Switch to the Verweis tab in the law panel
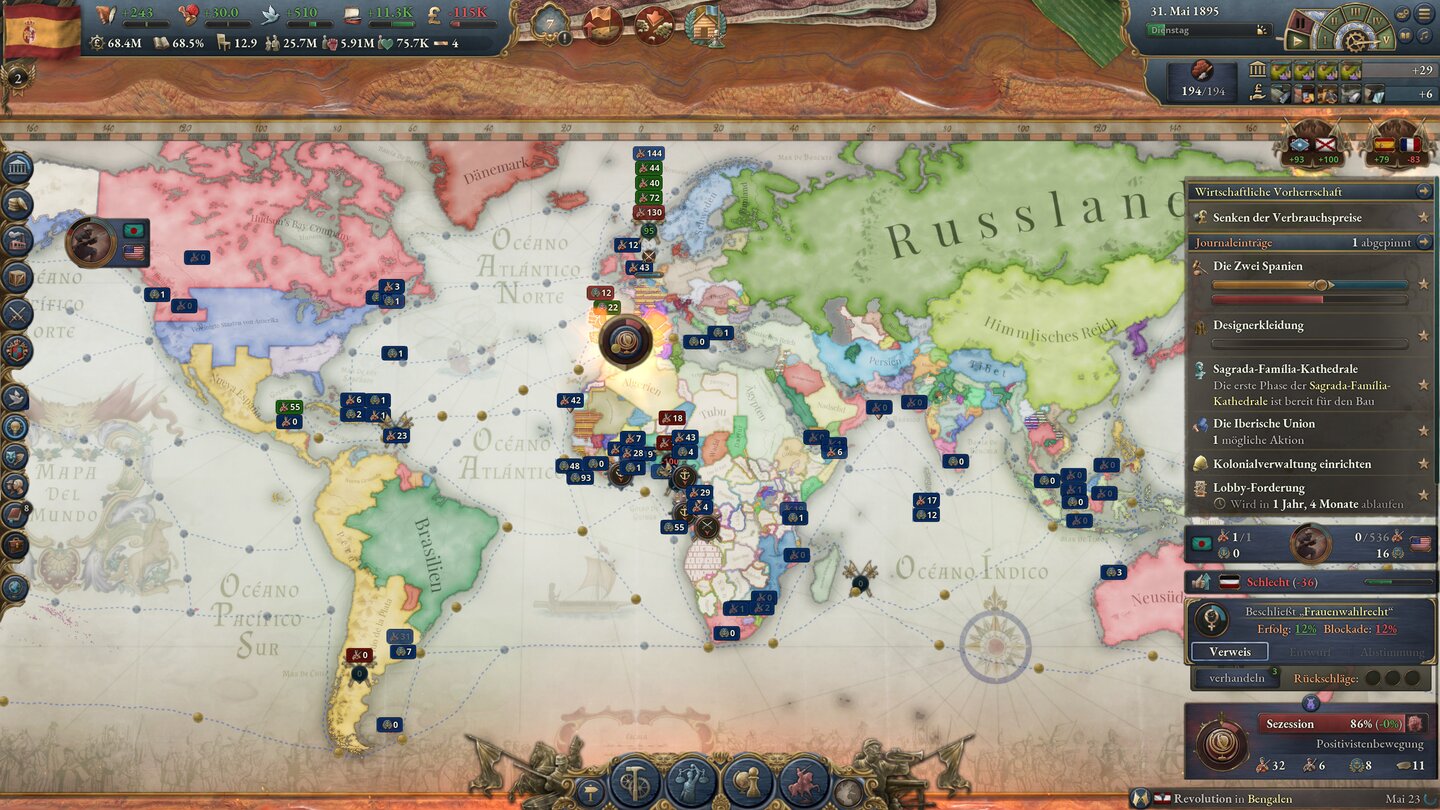This screenshot has height=810, width=1440. [x=1229, y=651]
